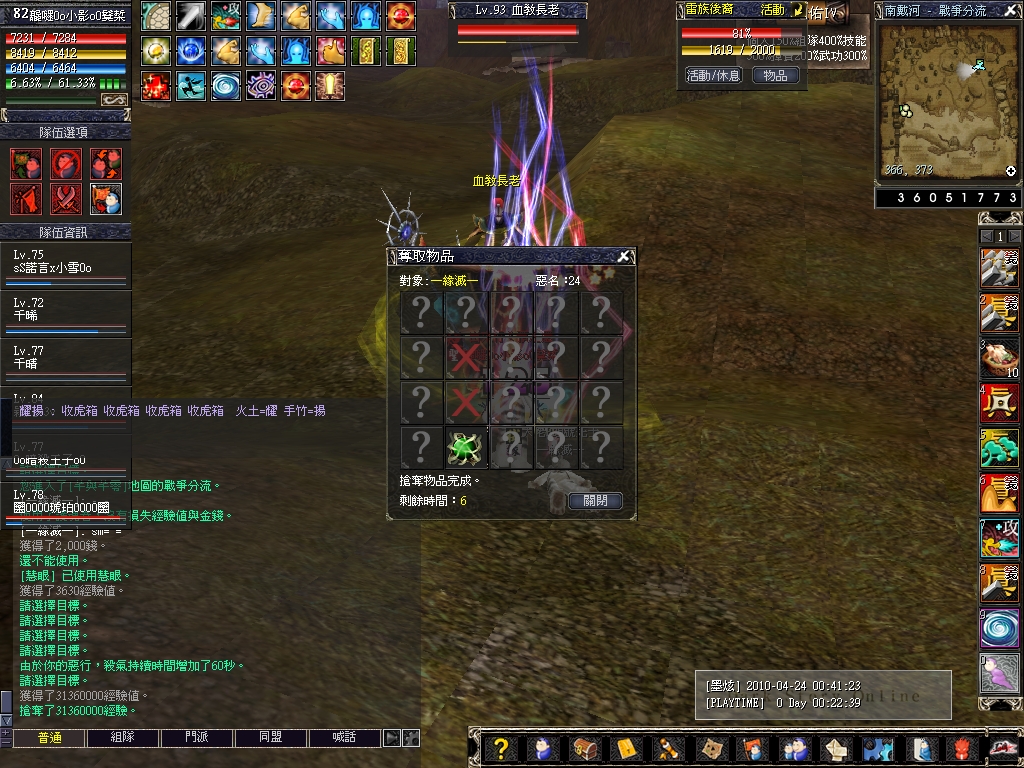Select the green item in loot grid

466,447
